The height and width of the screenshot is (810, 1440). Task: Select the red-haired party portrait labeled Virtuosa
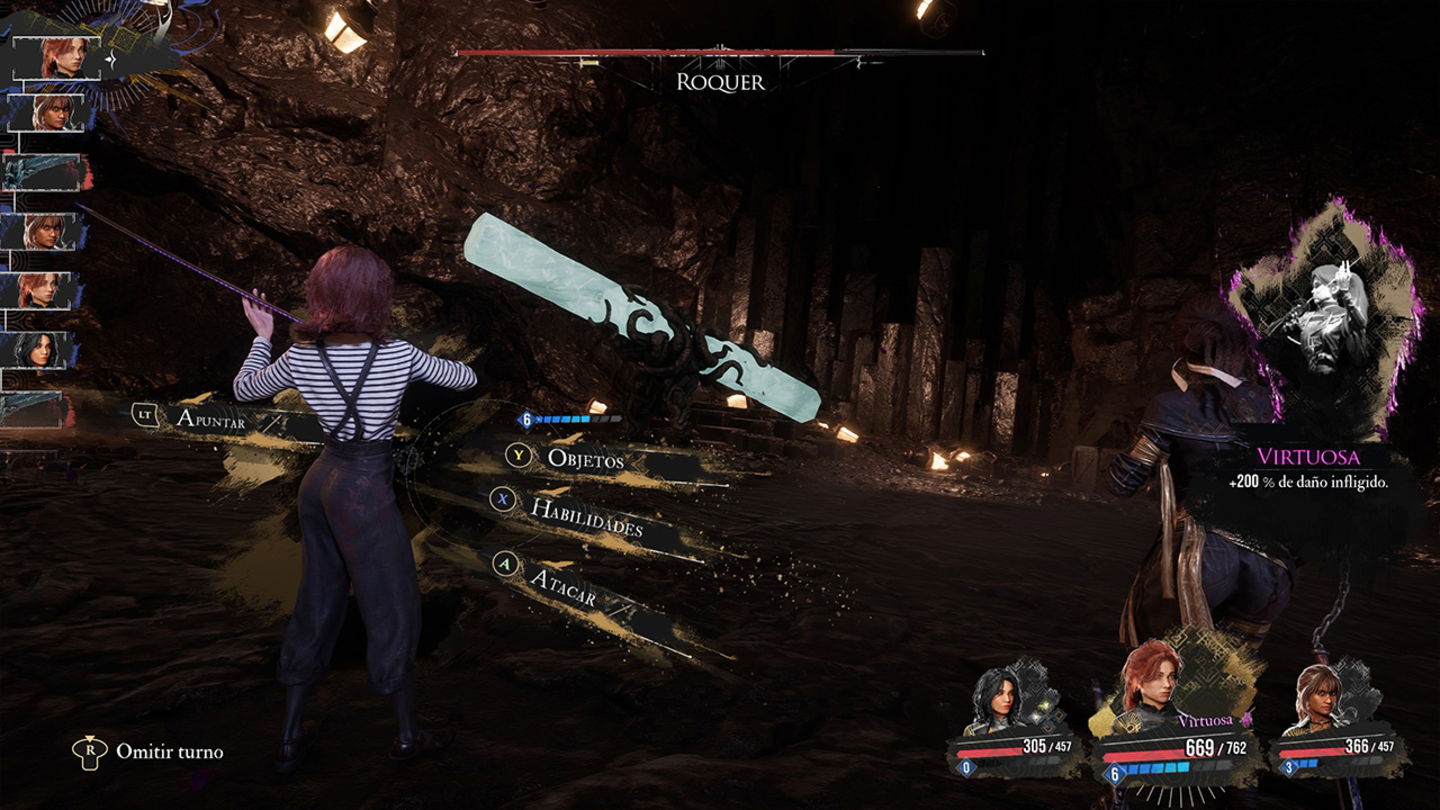pos(1151,680)
